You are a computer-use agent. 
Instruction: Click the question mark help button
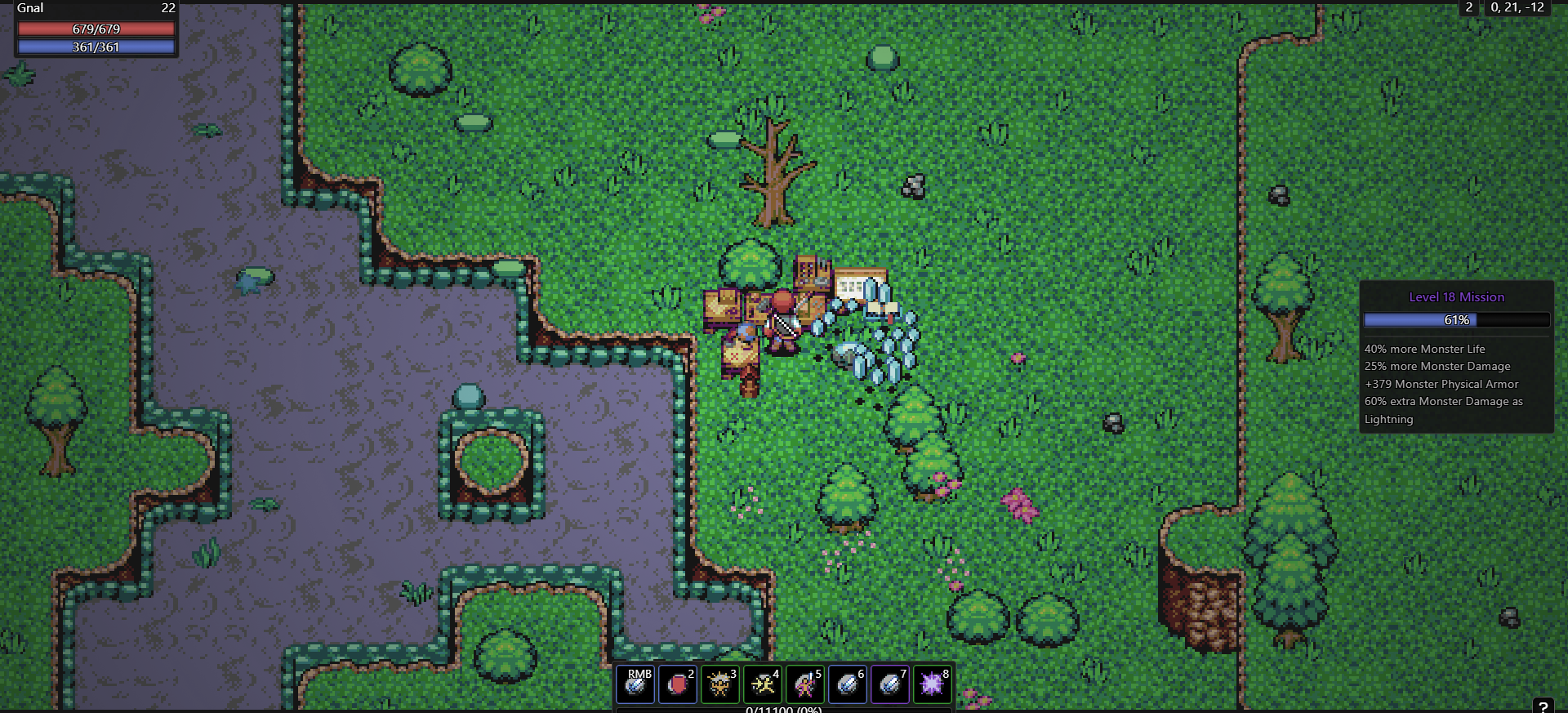click(1543, 706)
